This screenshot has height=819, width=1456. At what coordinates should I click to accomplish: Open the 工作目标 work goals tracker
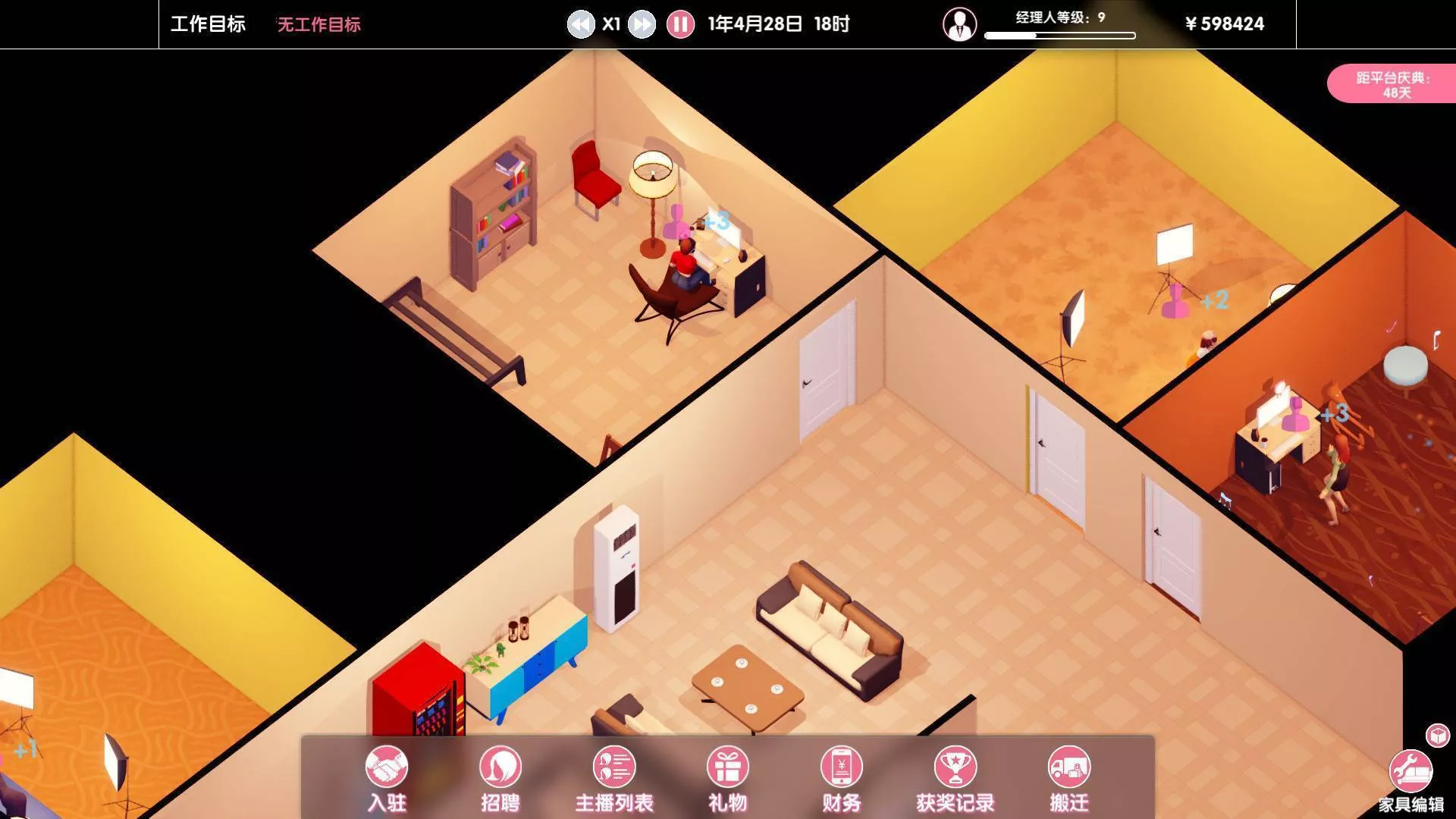[208, 24]
